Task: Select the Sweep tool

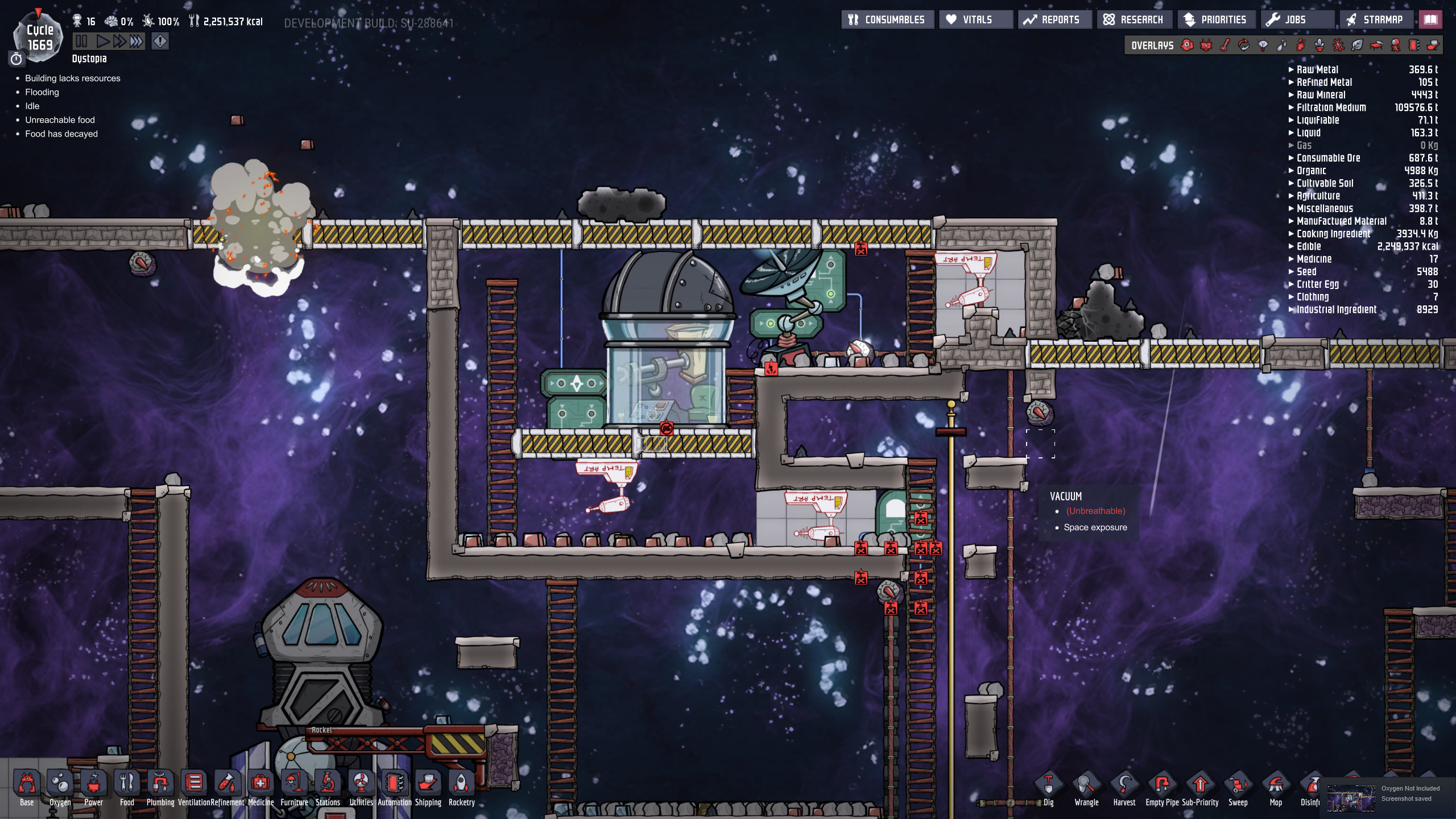Action: [1238, 789]
